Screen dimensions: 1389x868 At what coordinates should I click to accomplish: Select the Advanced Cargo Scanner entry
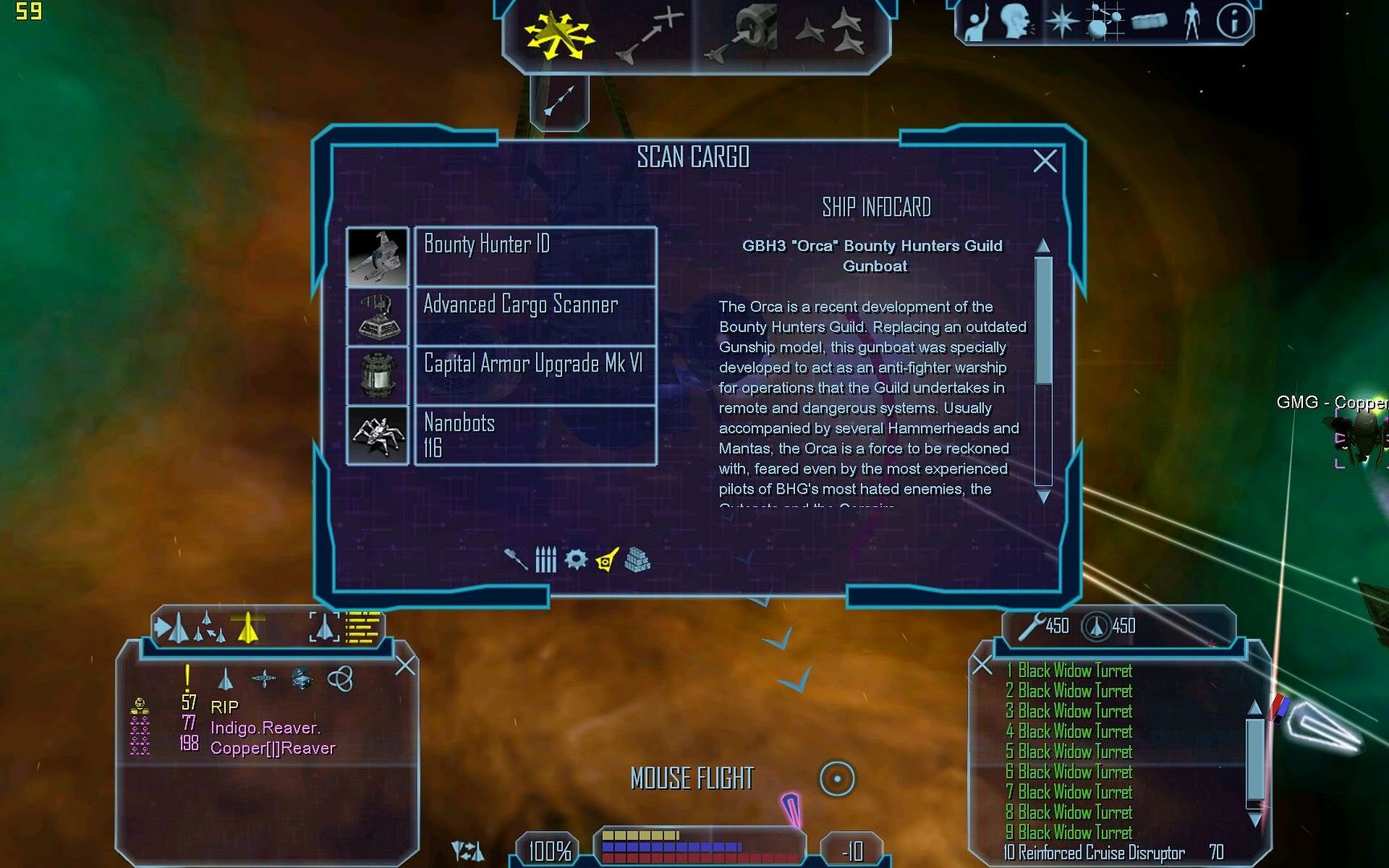coord(535,315)
